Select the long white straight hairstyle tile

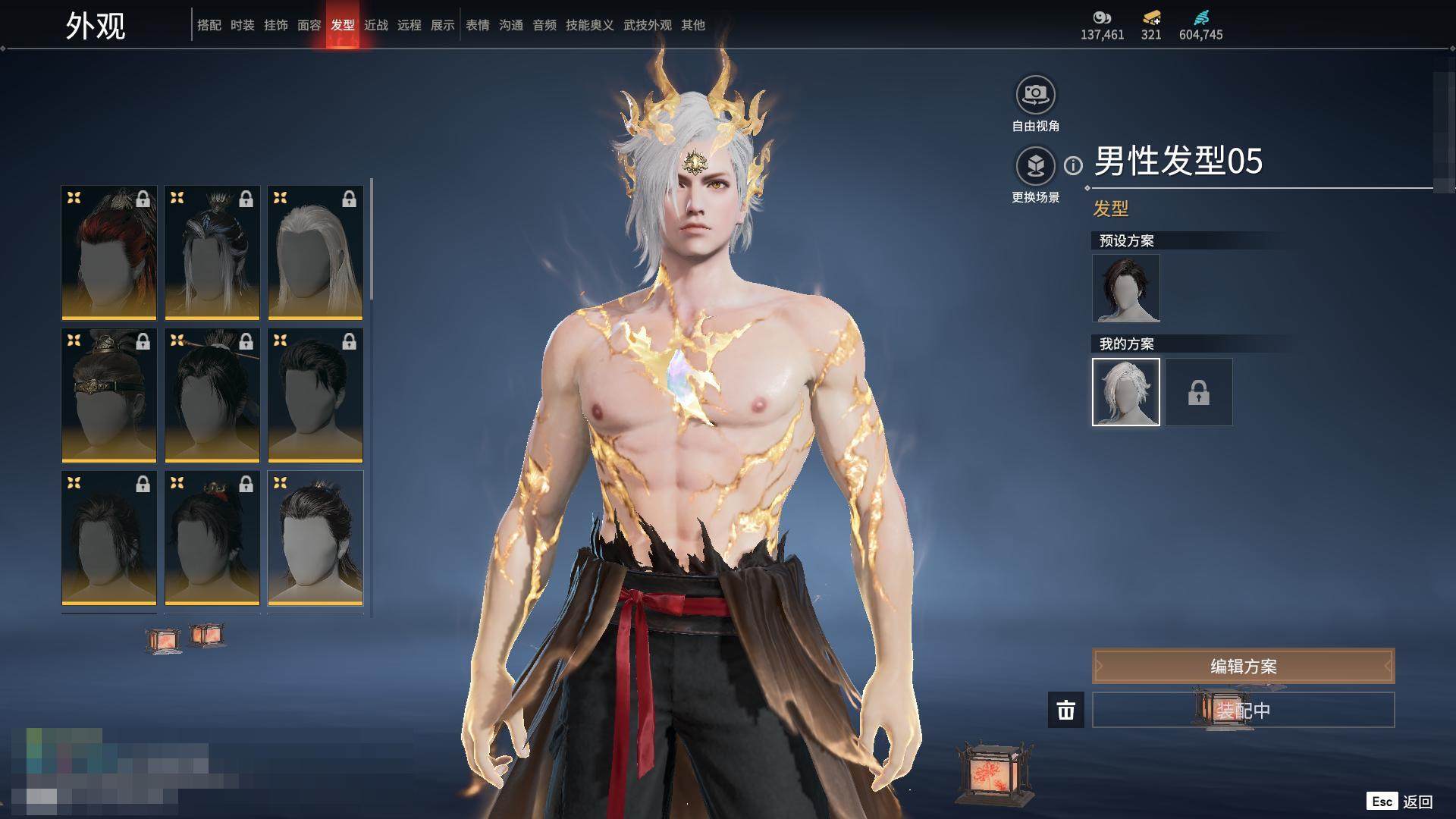[315, 253]
